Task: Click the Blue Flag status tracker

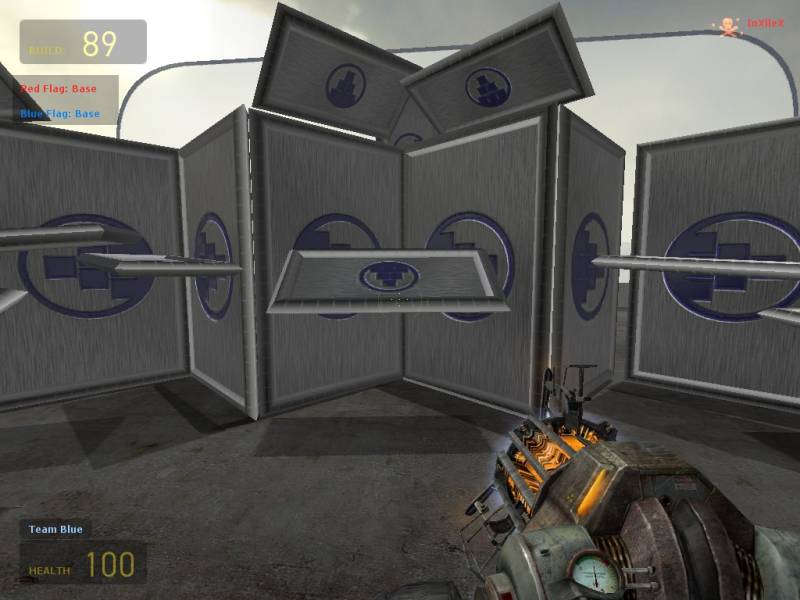Action: tap(60, 114)
